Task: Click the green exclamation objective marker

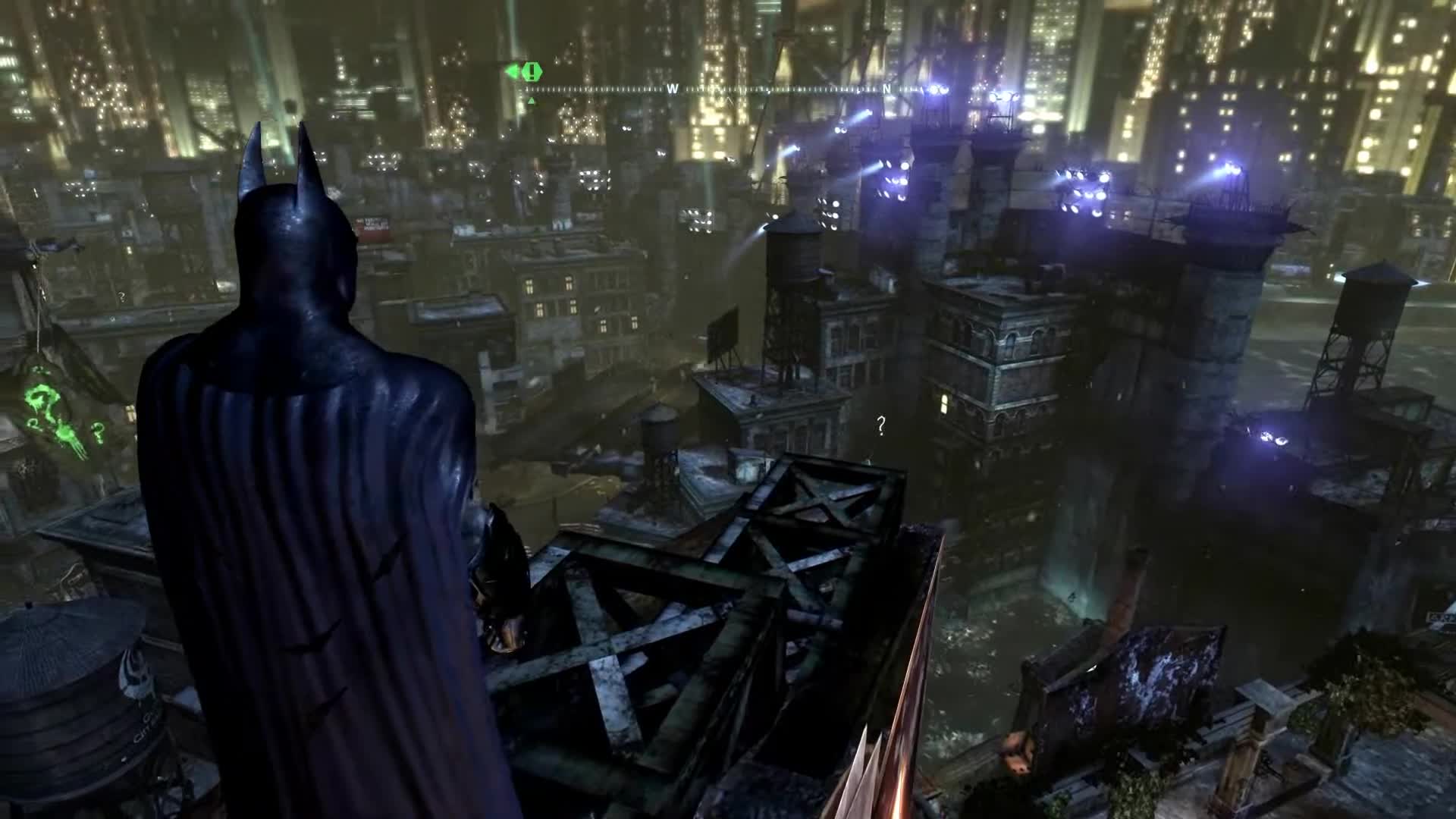Action: coord(532,72)
